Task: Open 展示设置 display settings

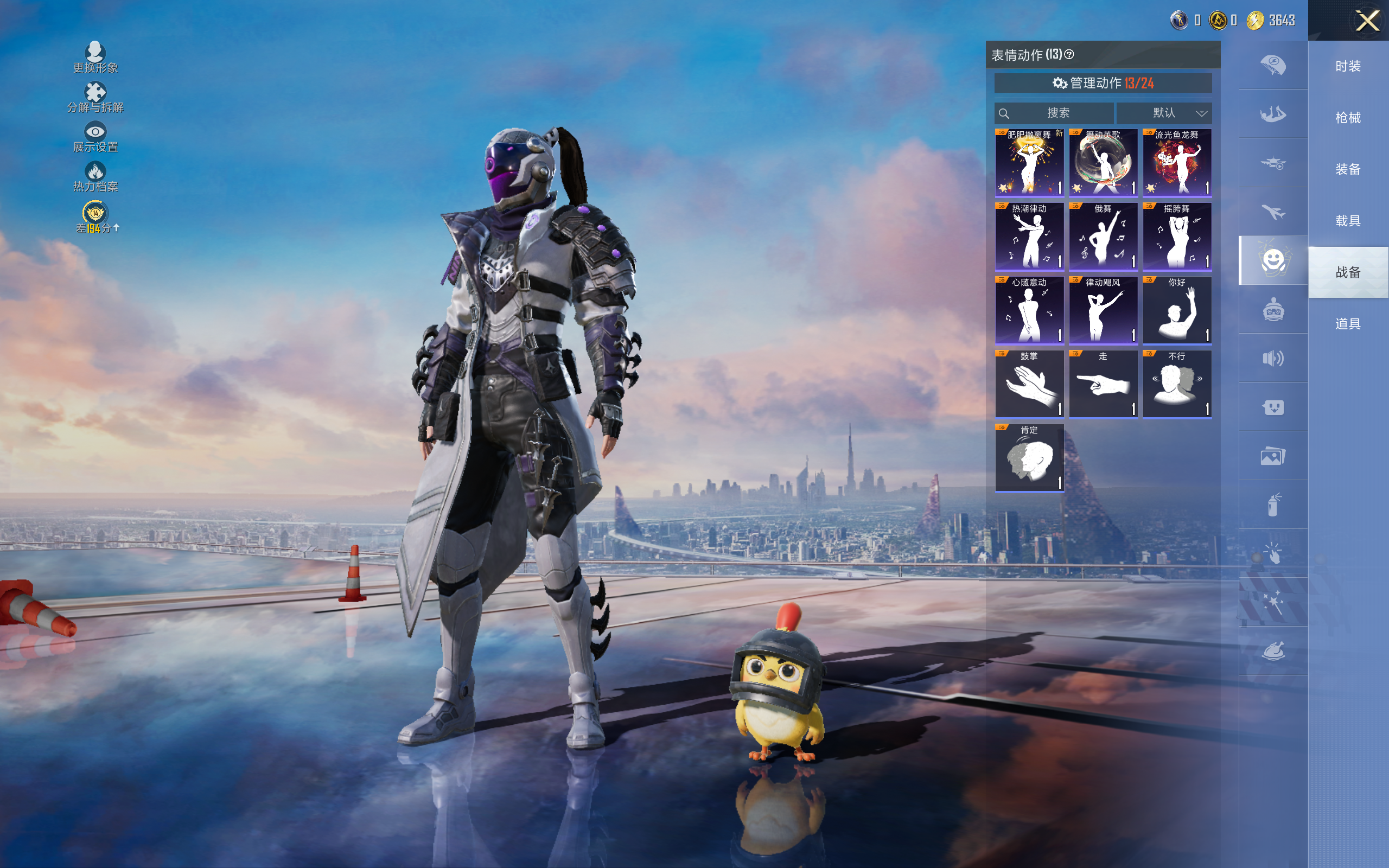Action: tap(95, 137)
